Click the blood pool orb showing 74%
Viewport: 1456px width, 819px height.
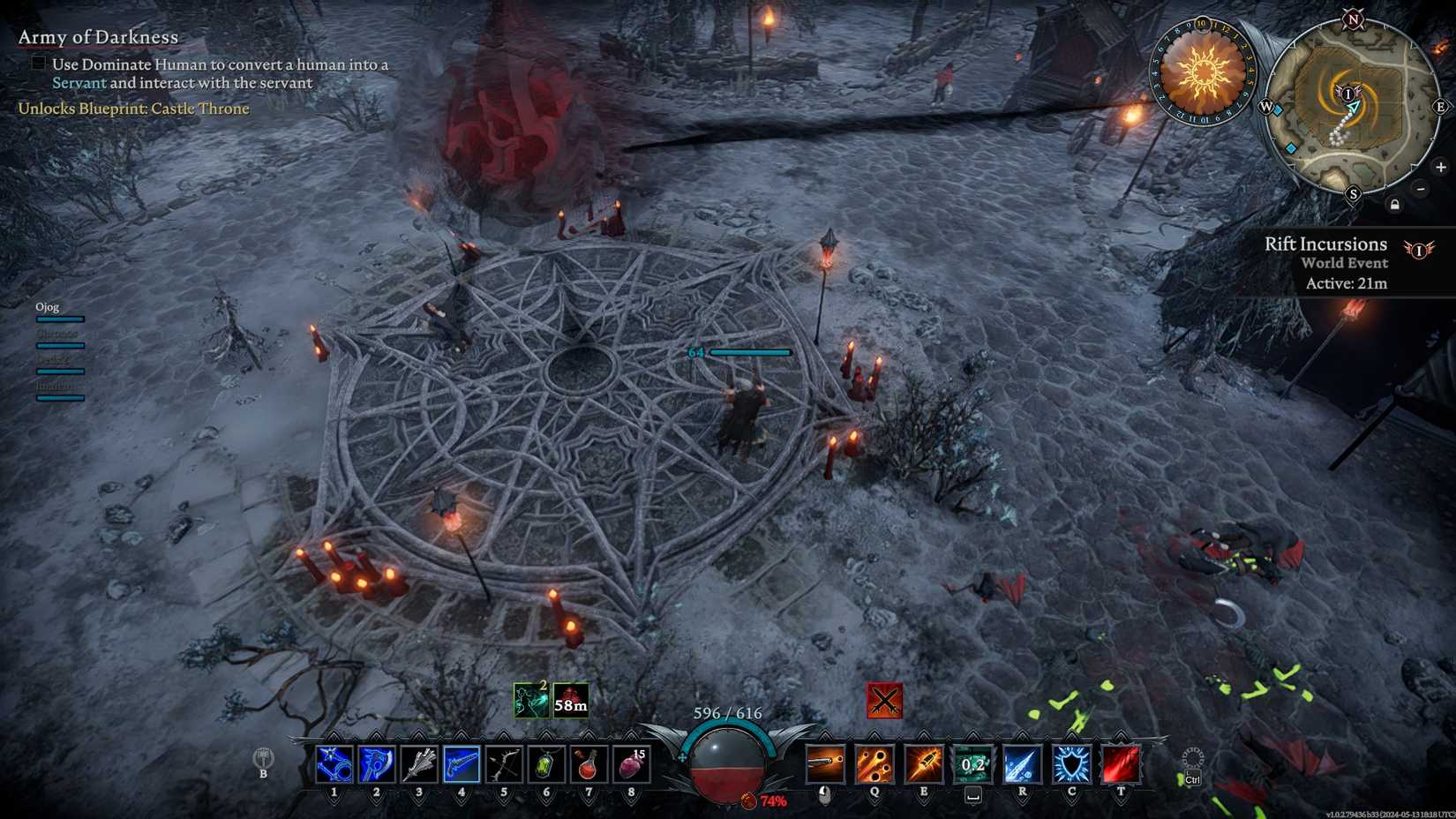(726, 768)
